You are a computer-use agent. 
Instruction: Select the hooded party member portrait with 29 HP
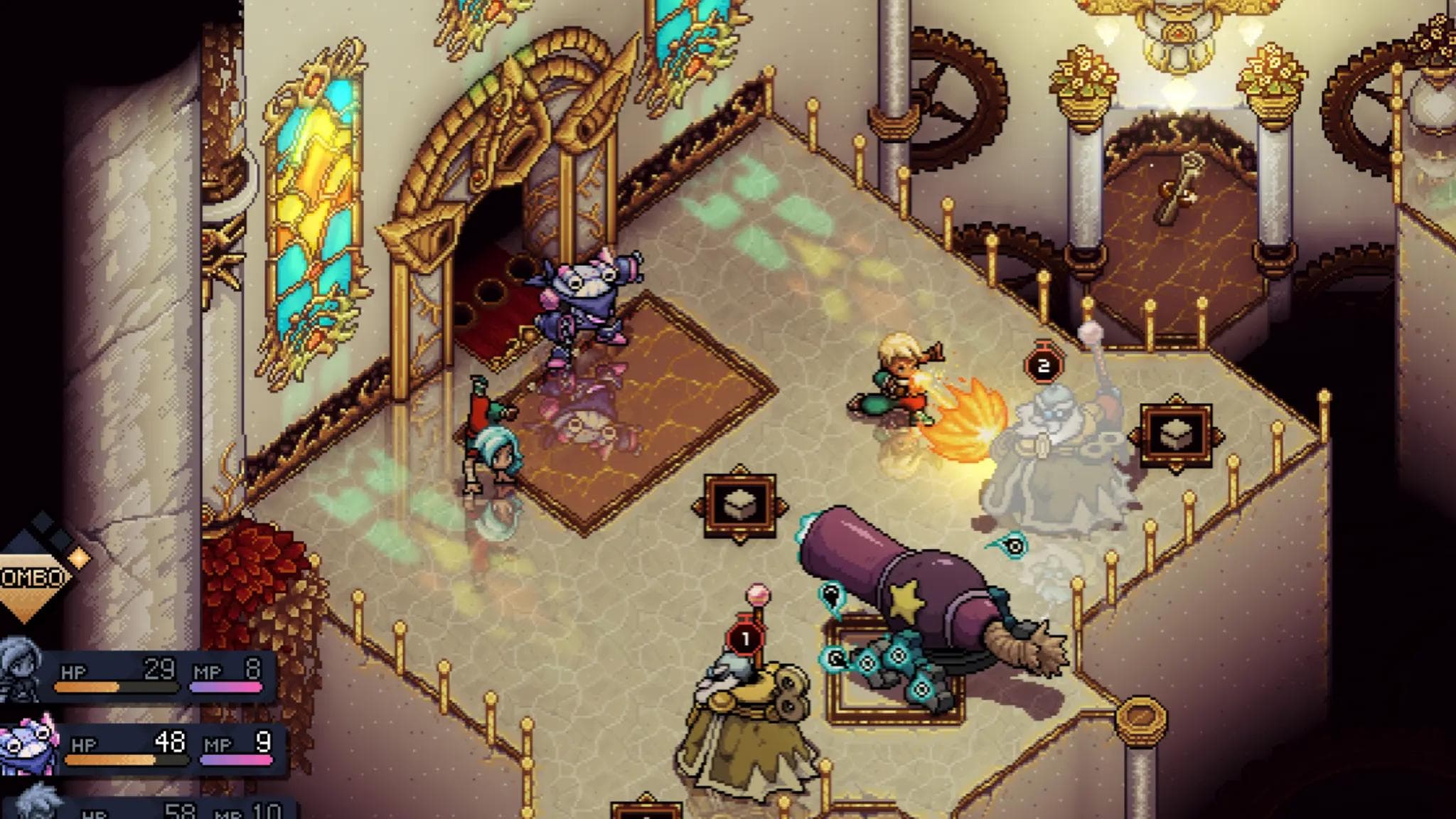pyautogui.click(x=20, y=667)
